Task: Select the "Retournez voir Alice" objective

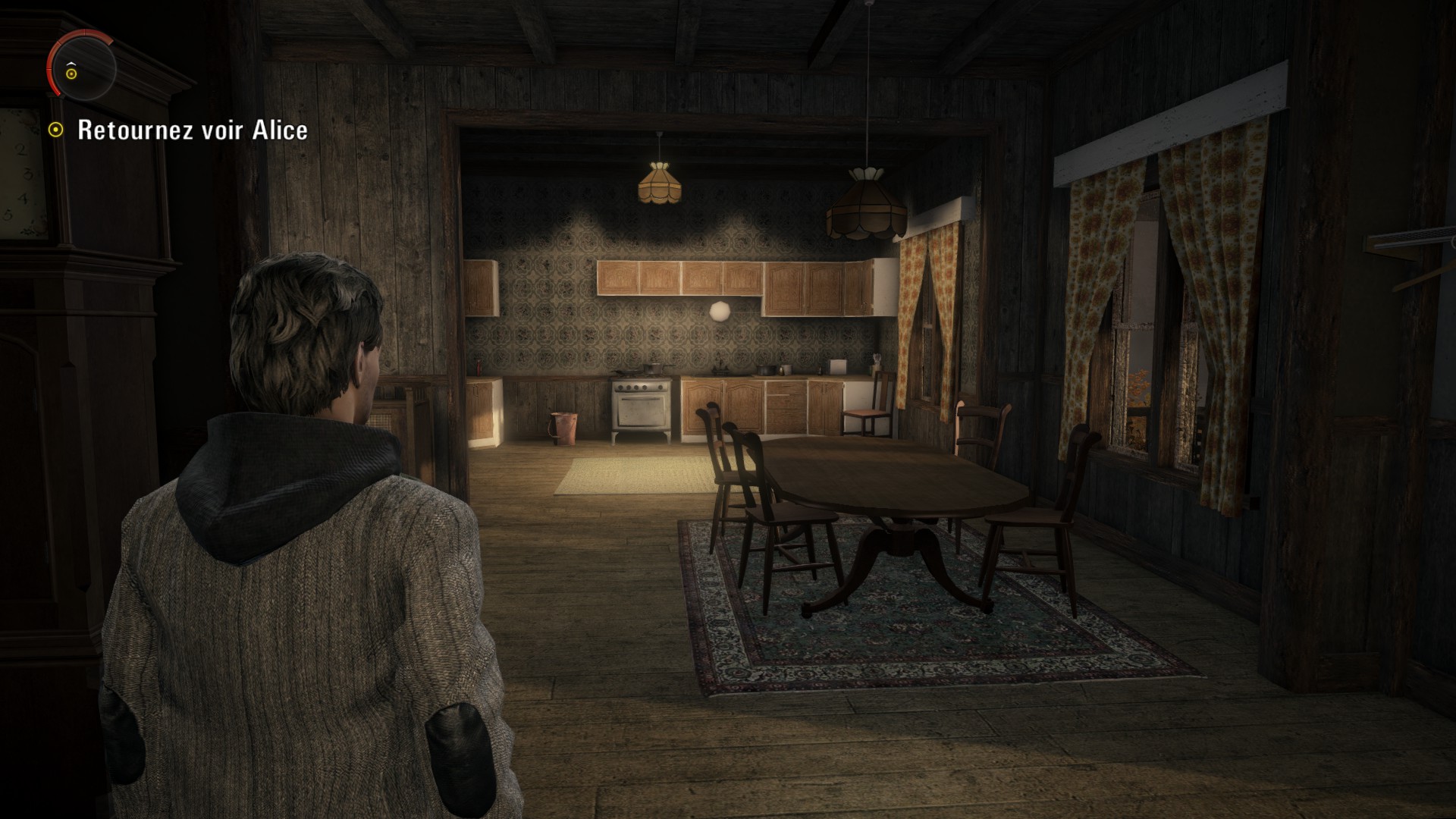Action: click(192, 130)
